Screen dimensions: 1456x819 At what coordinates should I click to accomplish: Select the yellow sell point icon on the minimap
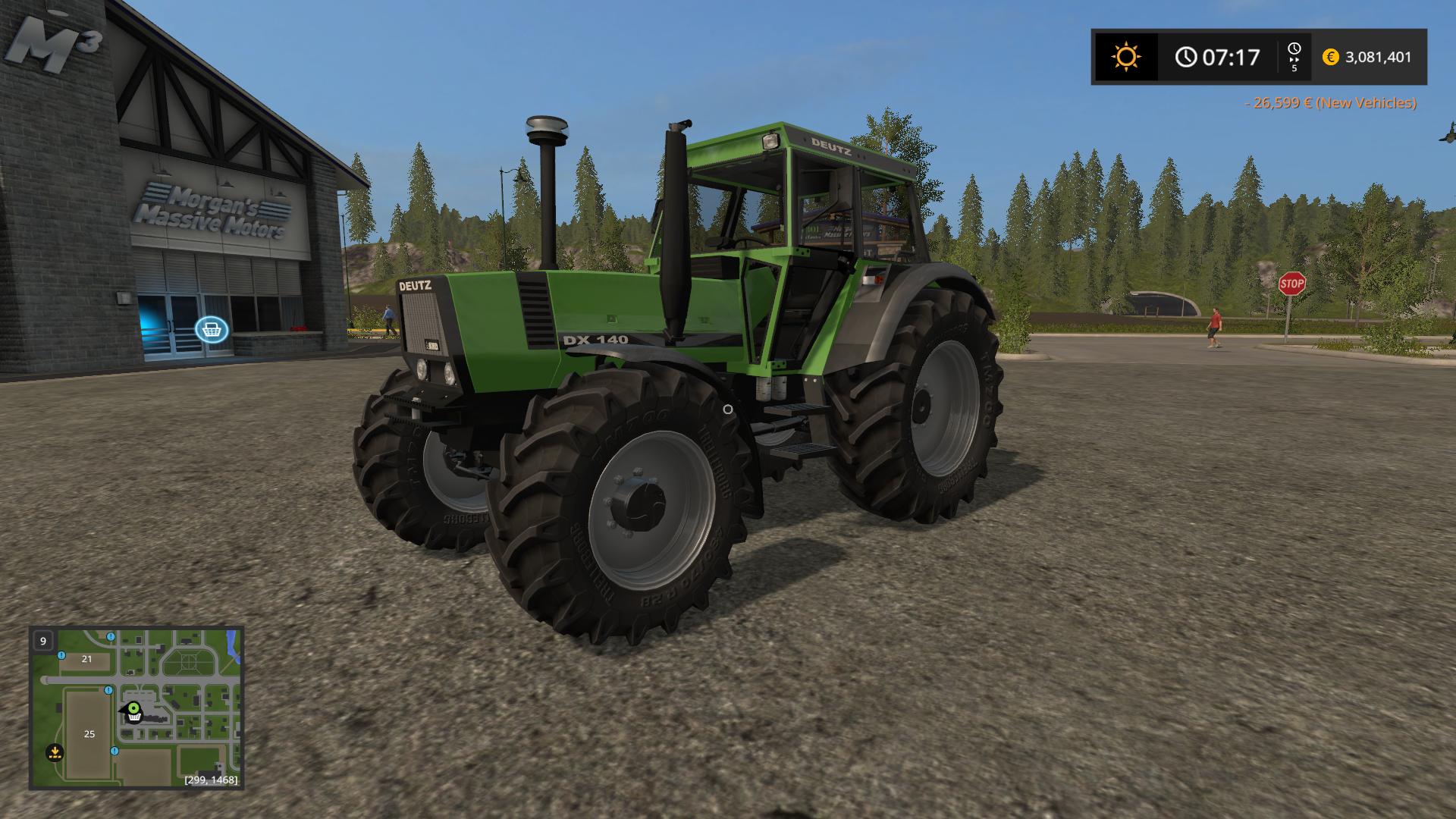[55, 753]
